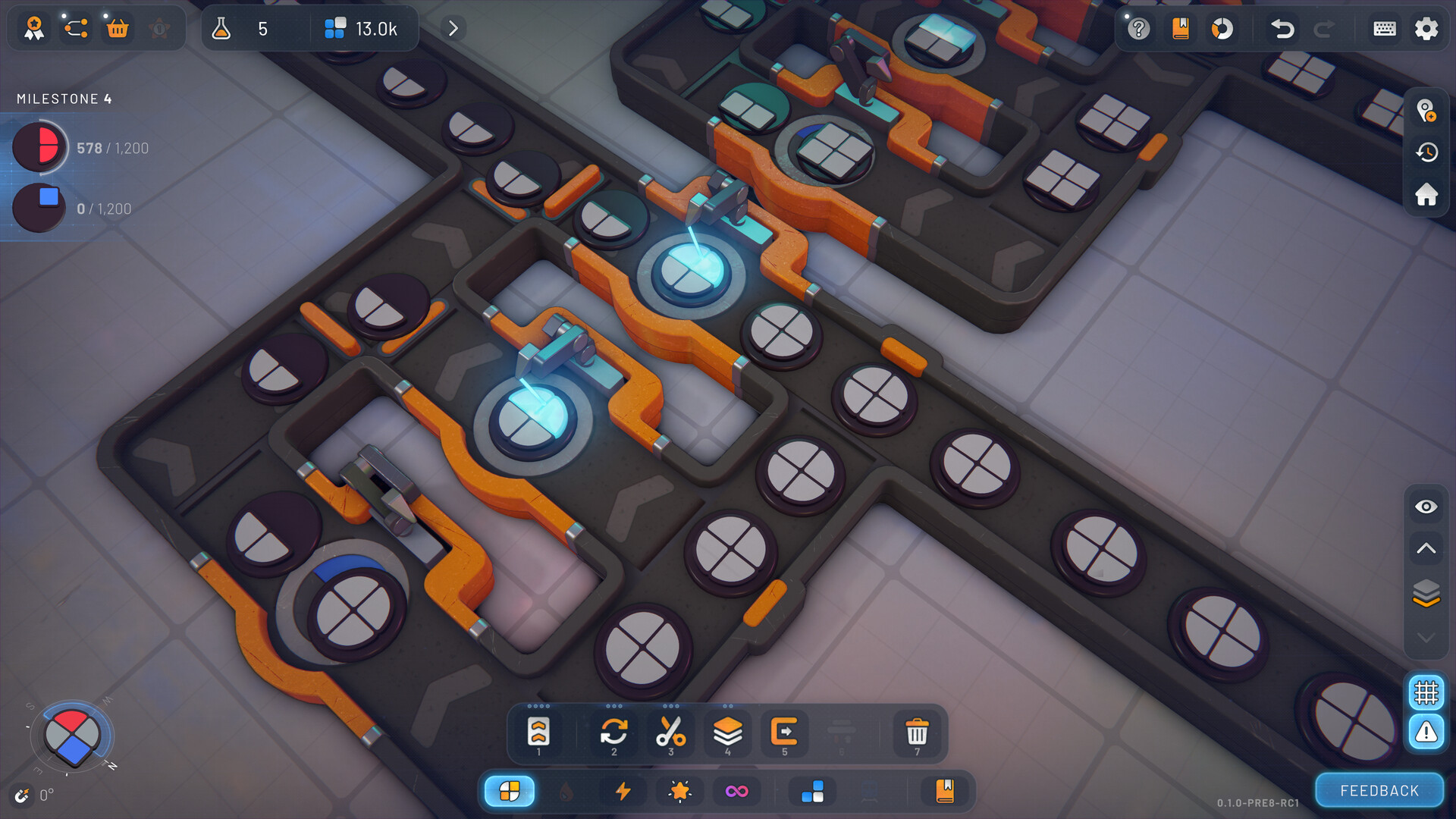Open the help question mark
The height and width of the screenshot is (819, 1456).
point(1138,29)
